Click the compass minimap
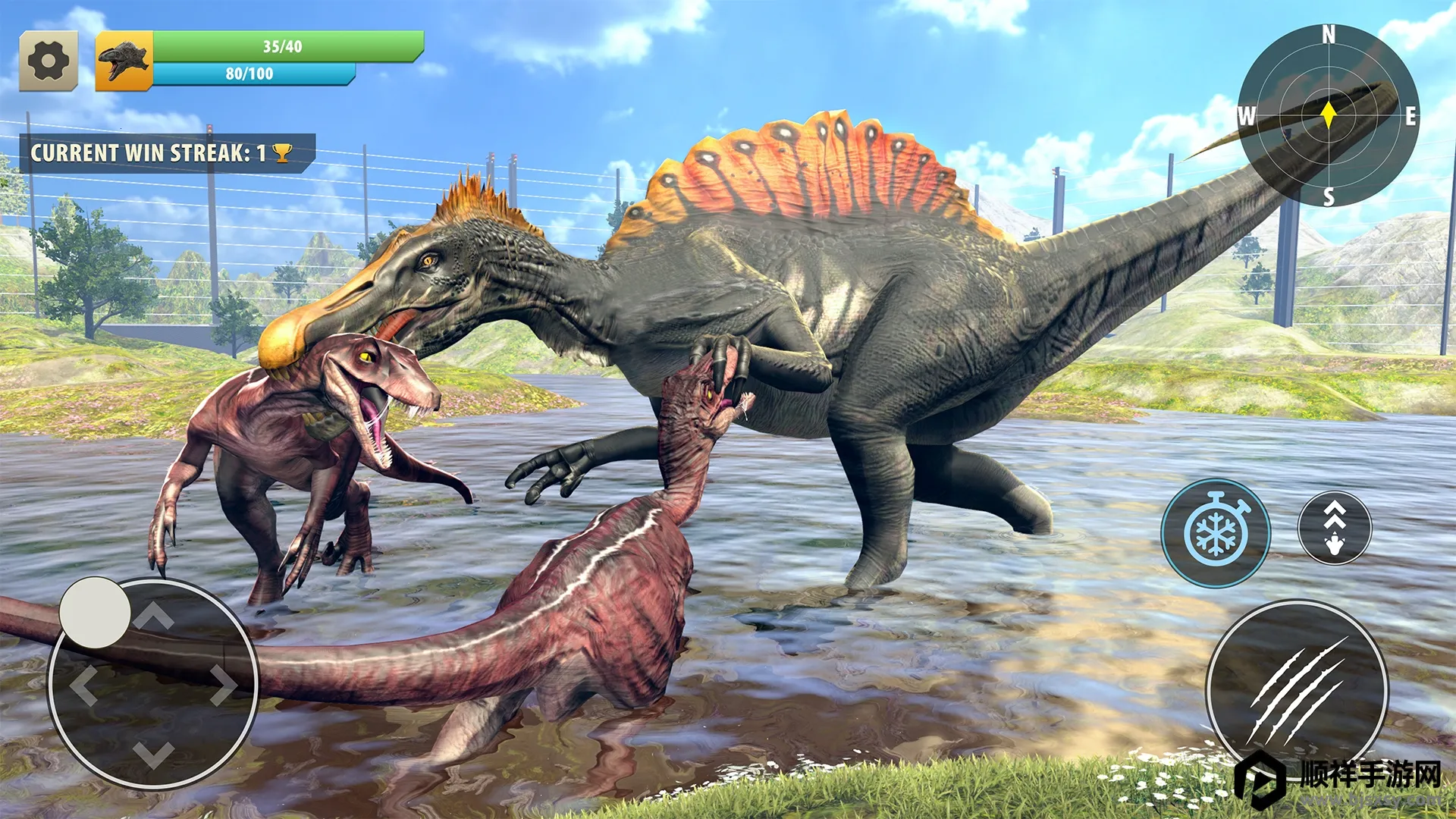This screenshot has width=1456, height=819. [x=1329, y=115]
